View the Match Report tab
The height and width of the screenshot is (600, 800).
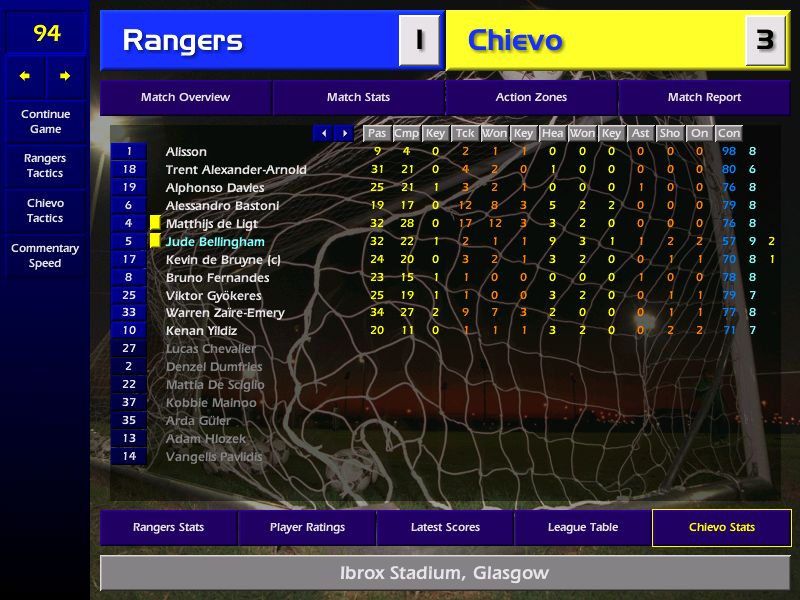coord(704,98)
